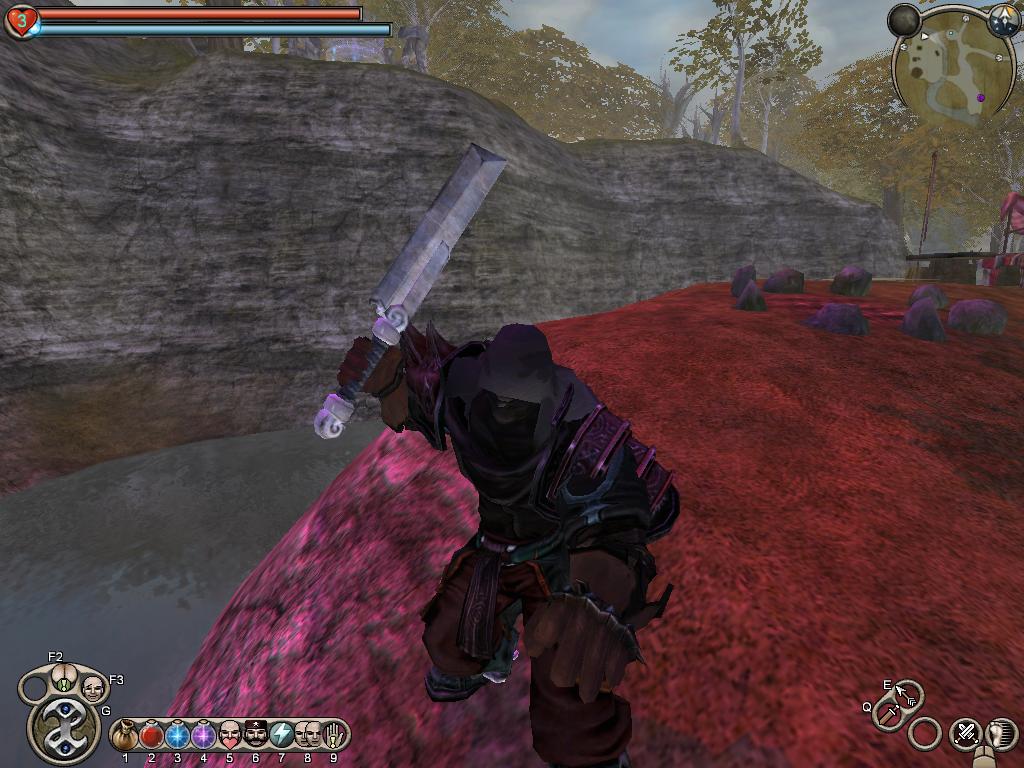Image resolution: width=1024 pixels, height=768 pixels.
Task: Select the purple marker on the minimap
Action: 981,98
